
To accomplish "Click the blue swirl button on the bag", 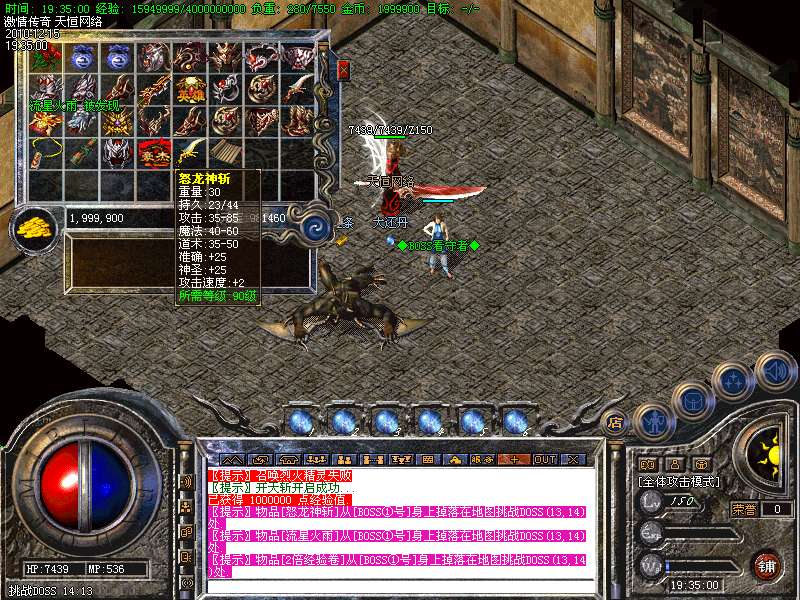I will pos(316,225).
